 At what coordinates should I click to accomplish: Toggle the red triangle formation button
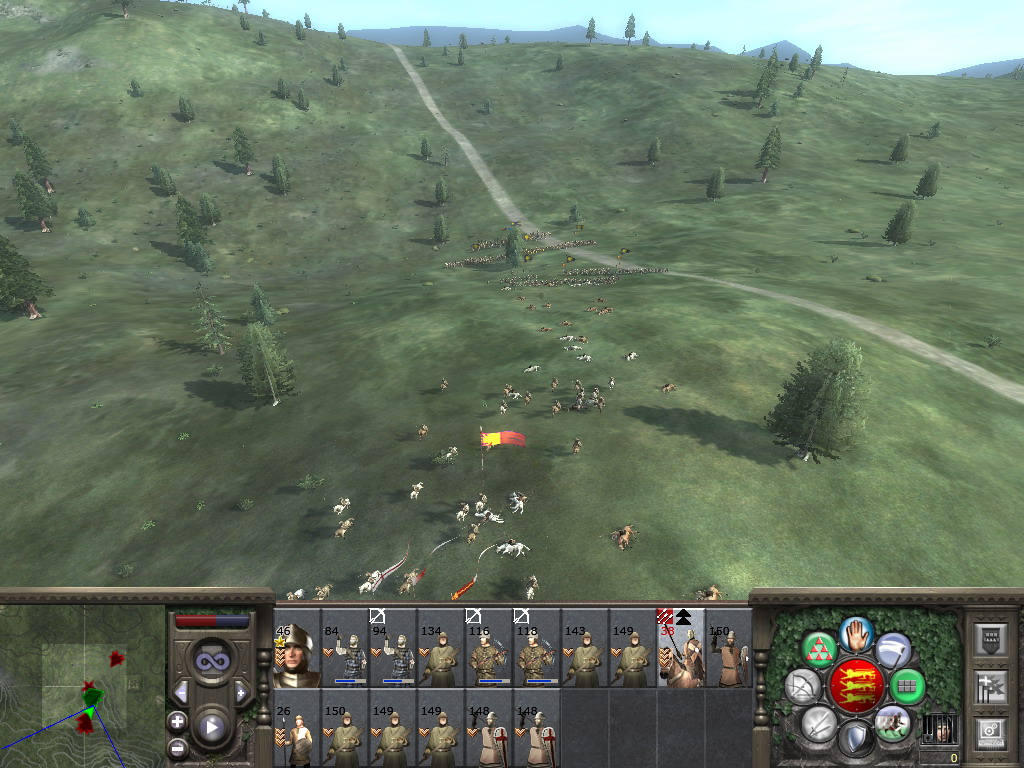[x=819, y=648]
